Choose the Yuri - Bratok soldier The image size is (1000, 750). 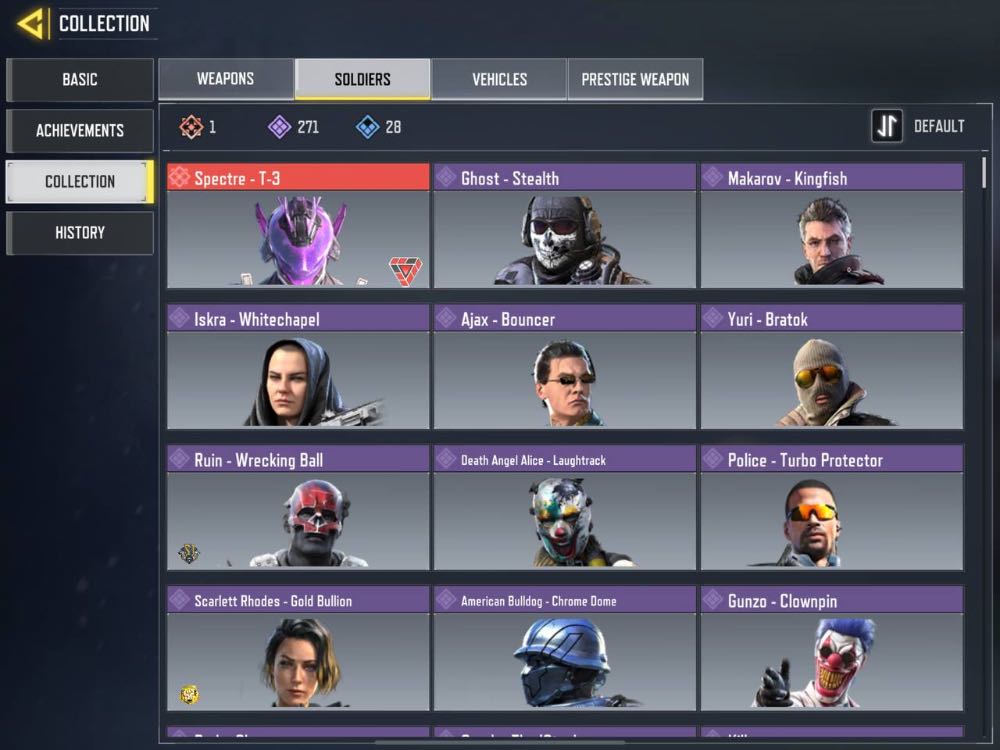tap(831, 367)
